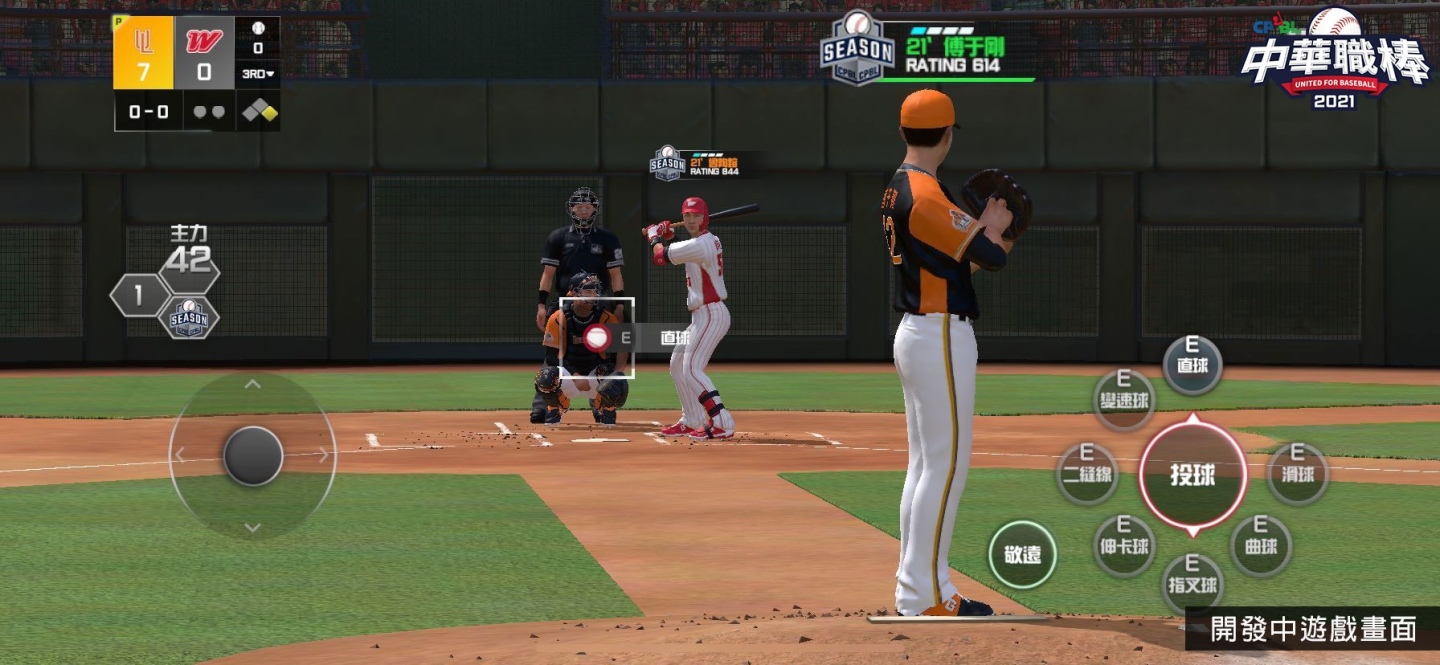1440x665 pixels.
Task: Tap the central 投球 pitch button
Action: [1193, 475]
